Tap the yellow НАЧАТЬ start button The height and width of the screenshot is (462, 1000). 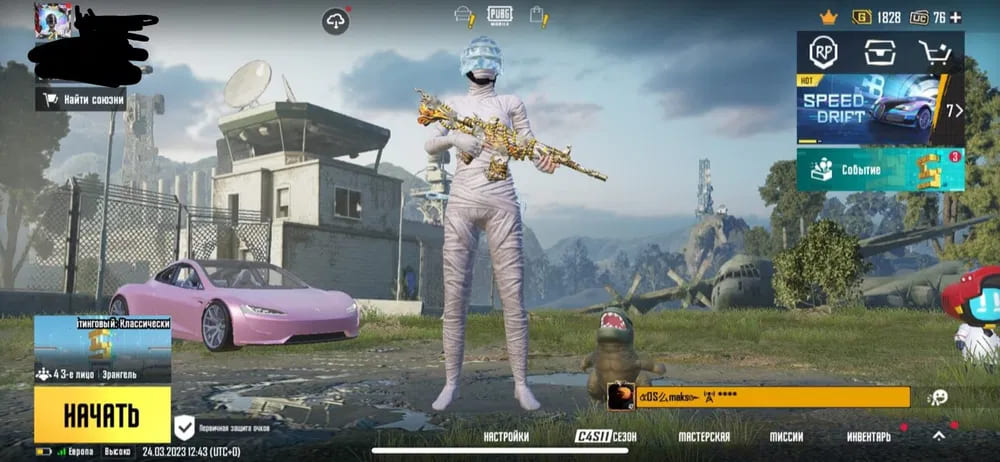pyautogui.click(x=101, y=414)
